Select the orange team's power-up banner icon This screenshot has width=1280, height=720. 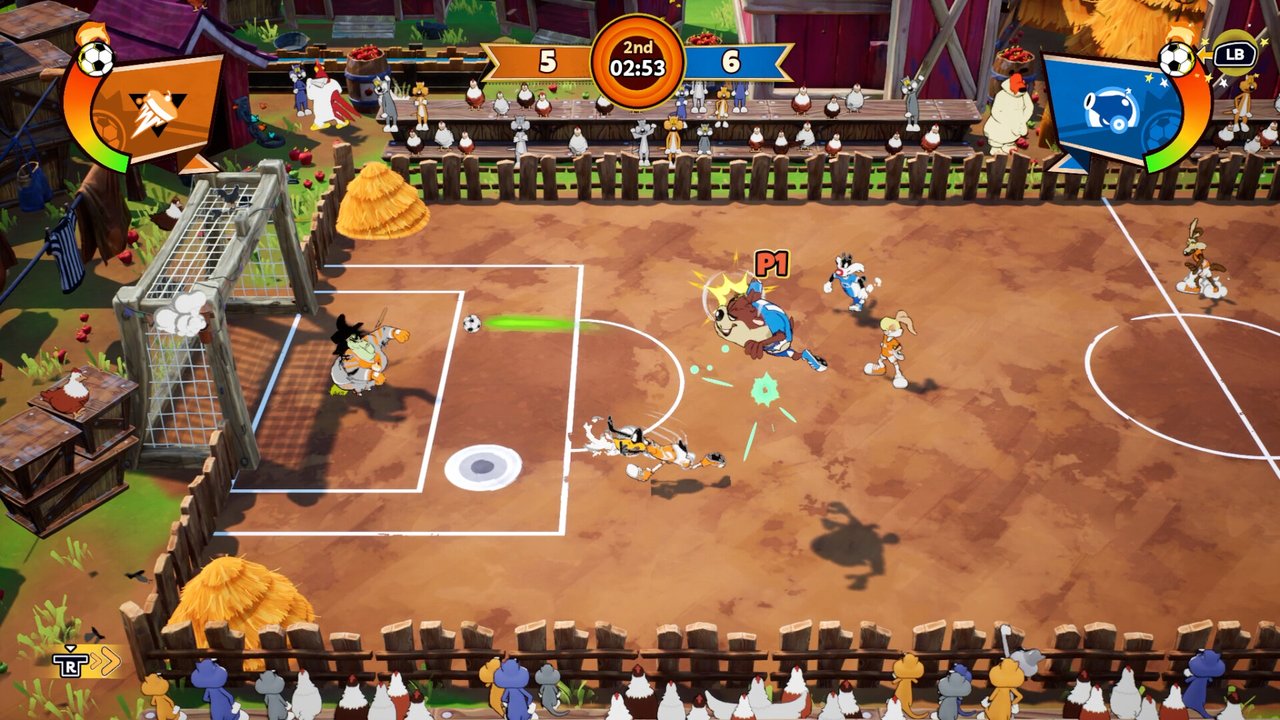(160, 105)
